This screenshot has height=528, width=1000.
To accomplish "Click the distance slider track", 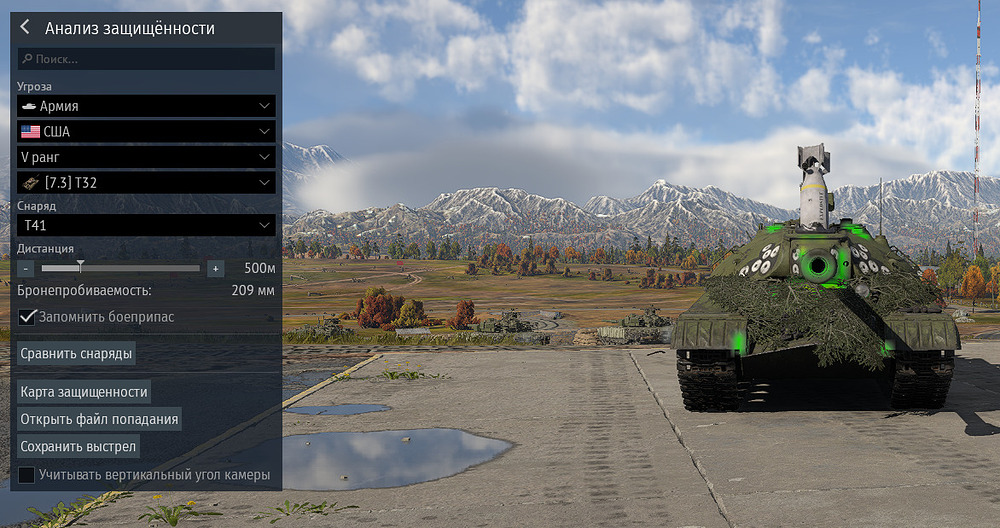I will (120, 268).
